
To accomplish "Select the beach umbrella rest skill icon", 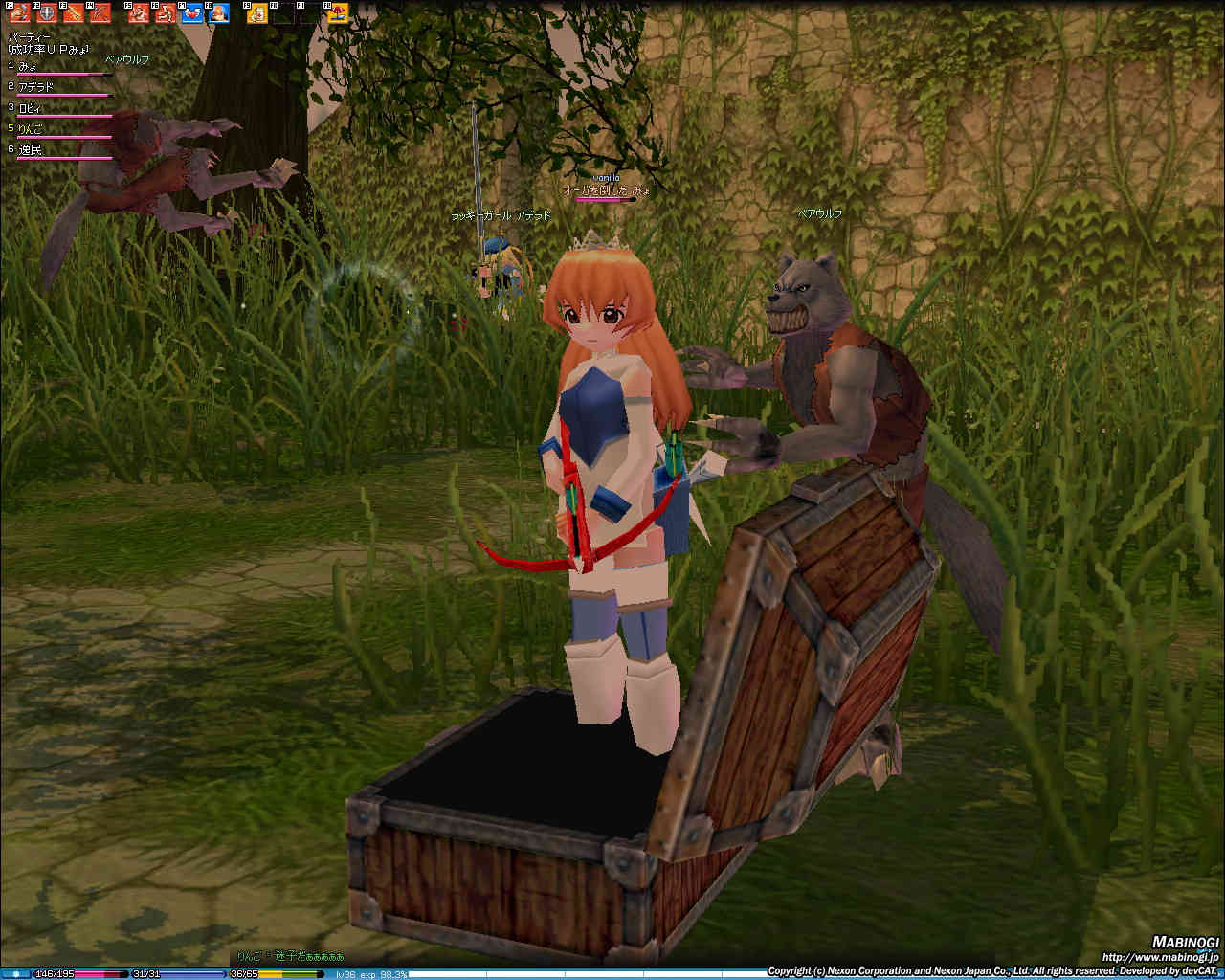I will 337,13.
